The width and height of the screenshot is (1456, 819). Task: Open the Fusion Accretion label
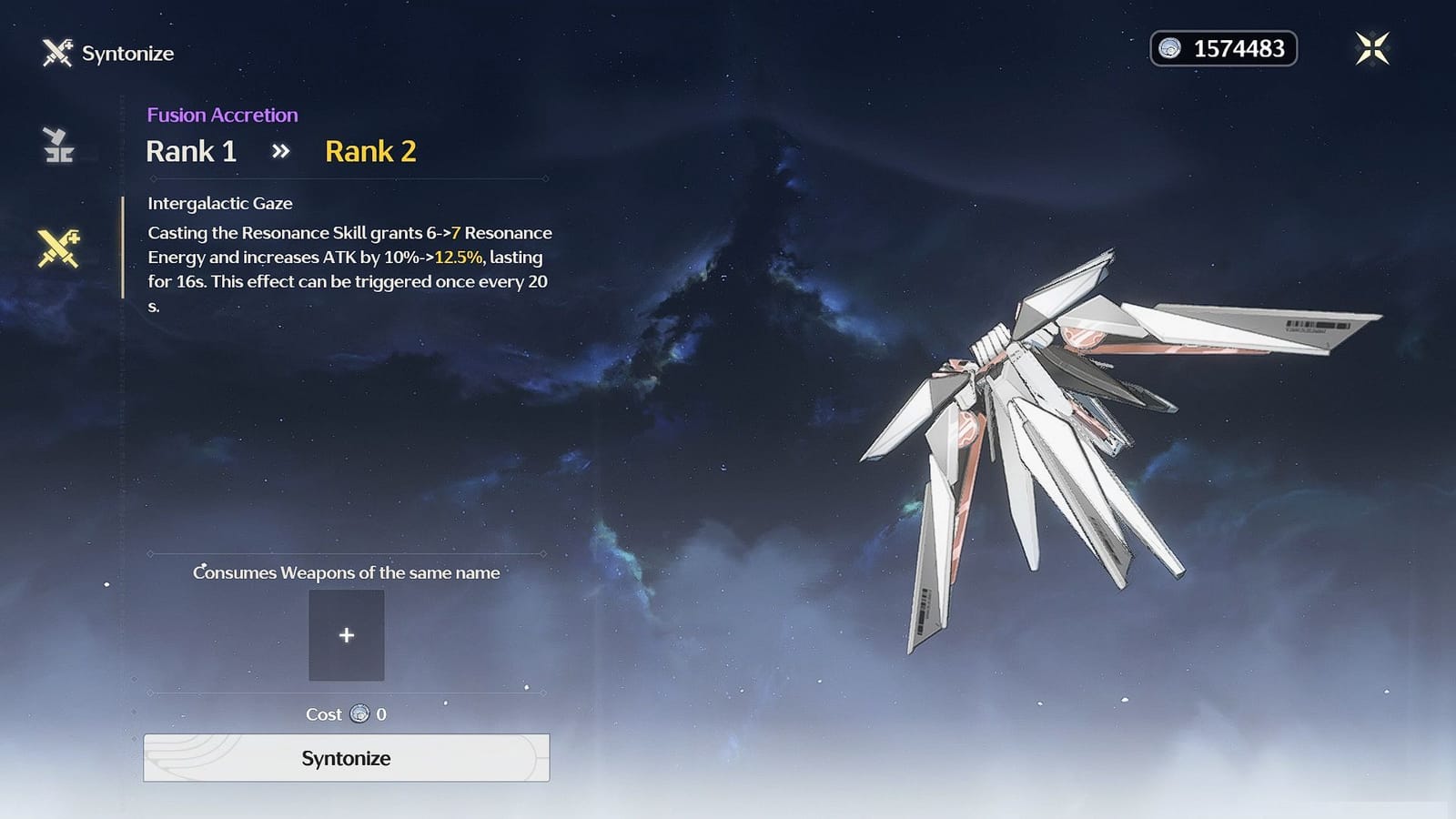pos(222,116)
